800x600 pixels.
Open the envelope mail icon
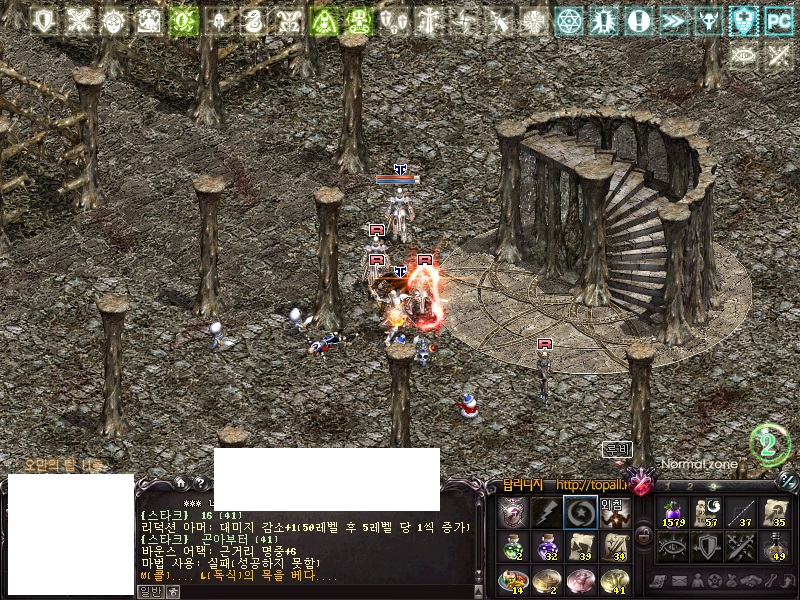678,581
